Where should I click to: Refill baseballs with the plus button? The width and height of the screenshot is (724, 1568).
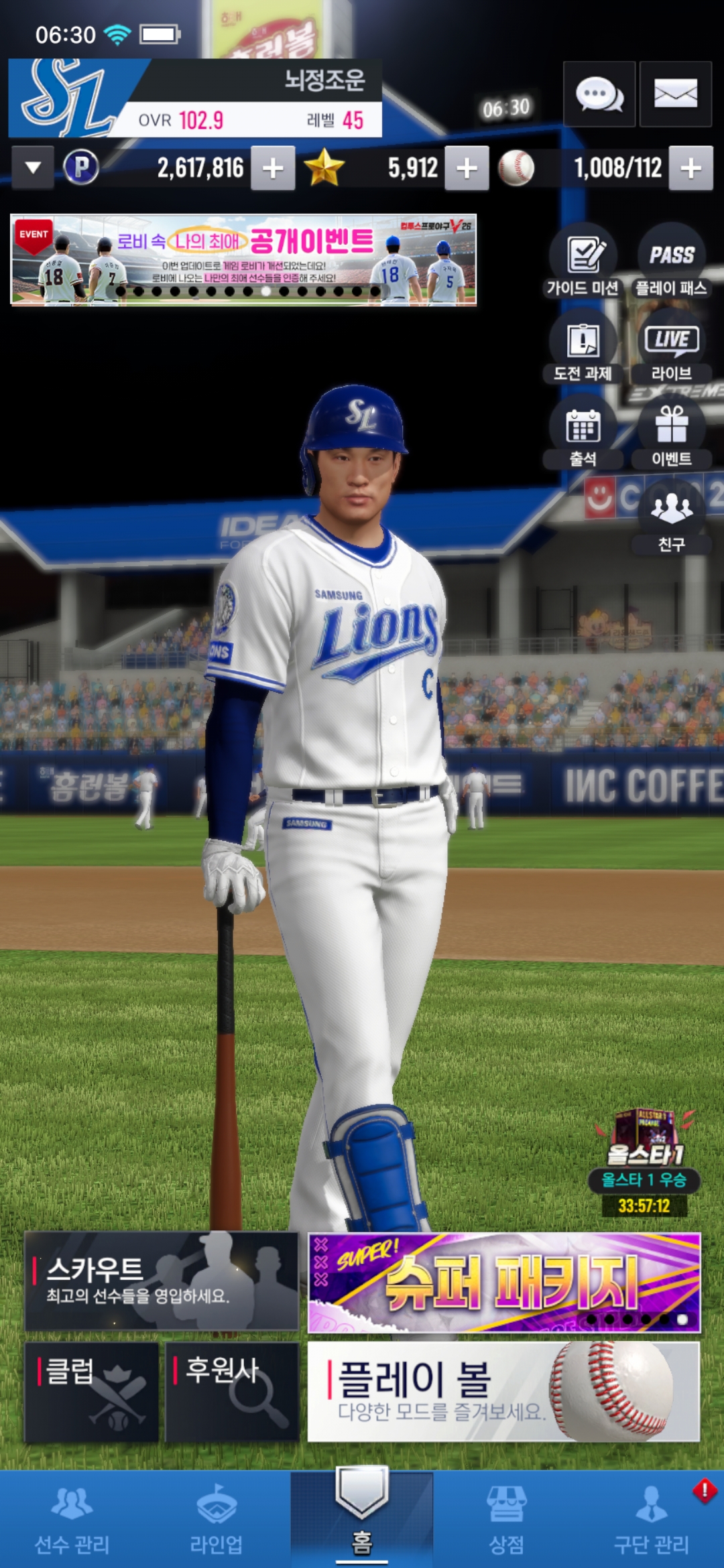(x=690, y=168)
